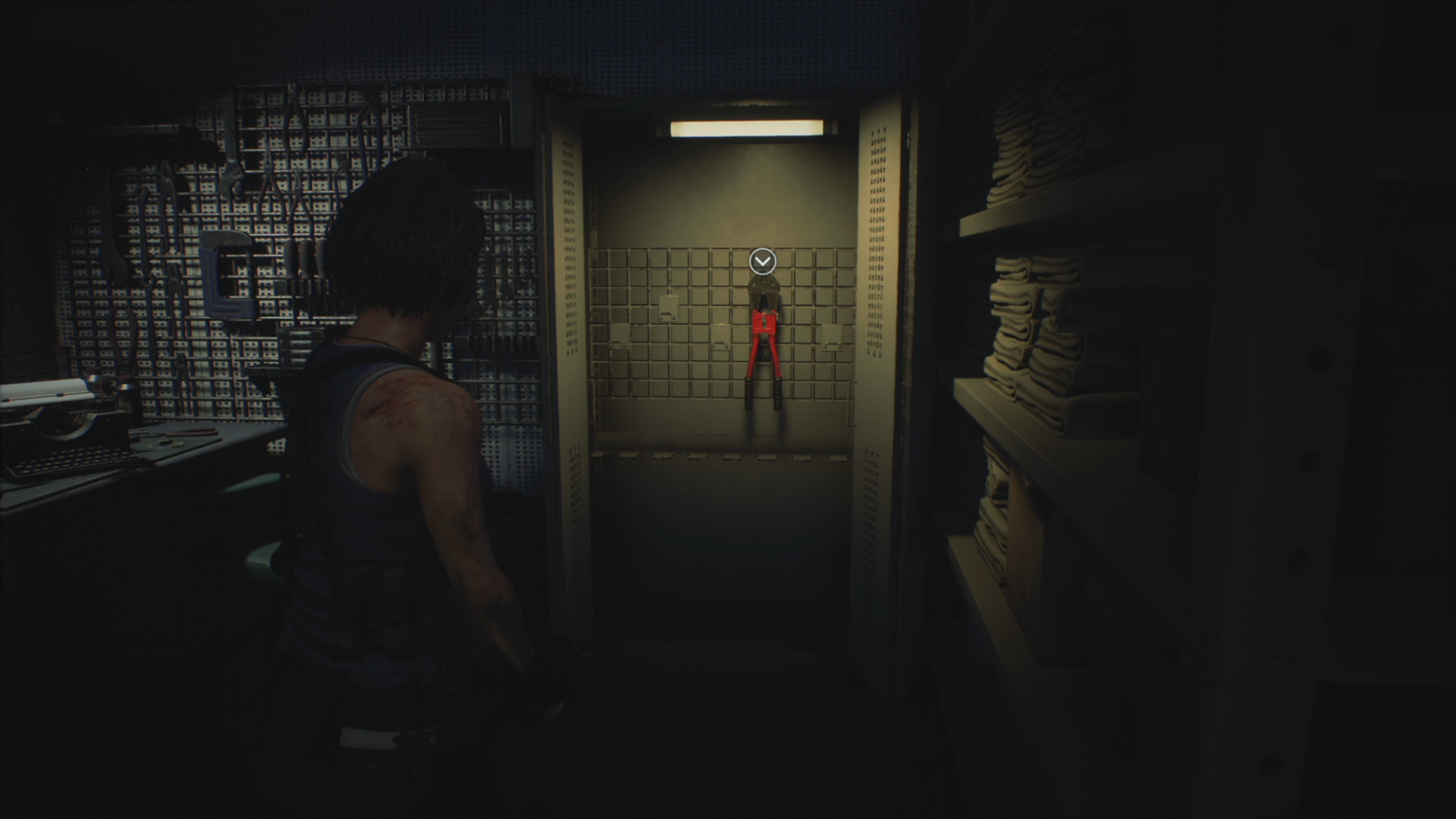Open the interaction chevron prompt above the cutters
Image resolution: width=1456 pixels, height=819 pixels.
click(763, 261)
